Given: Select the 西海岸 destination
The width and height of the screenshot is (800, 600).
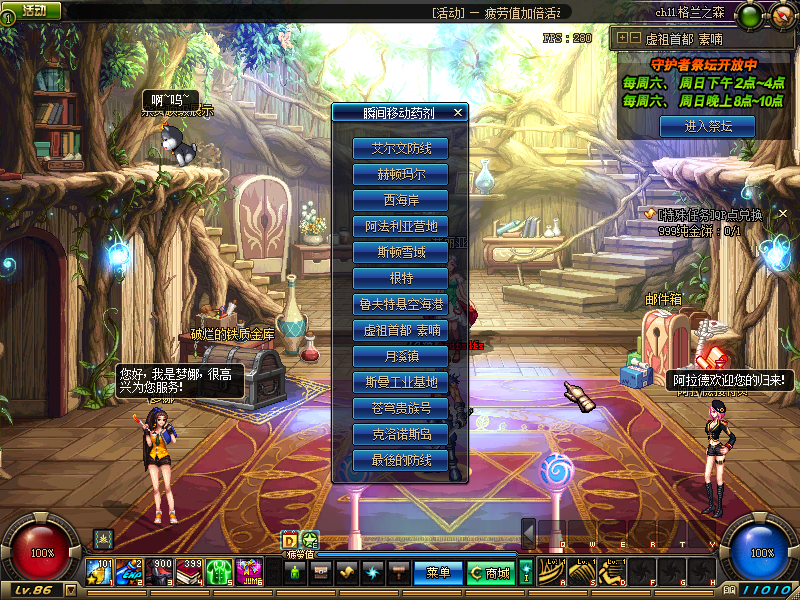Looking at the screenshot, I should coord(400,200).
